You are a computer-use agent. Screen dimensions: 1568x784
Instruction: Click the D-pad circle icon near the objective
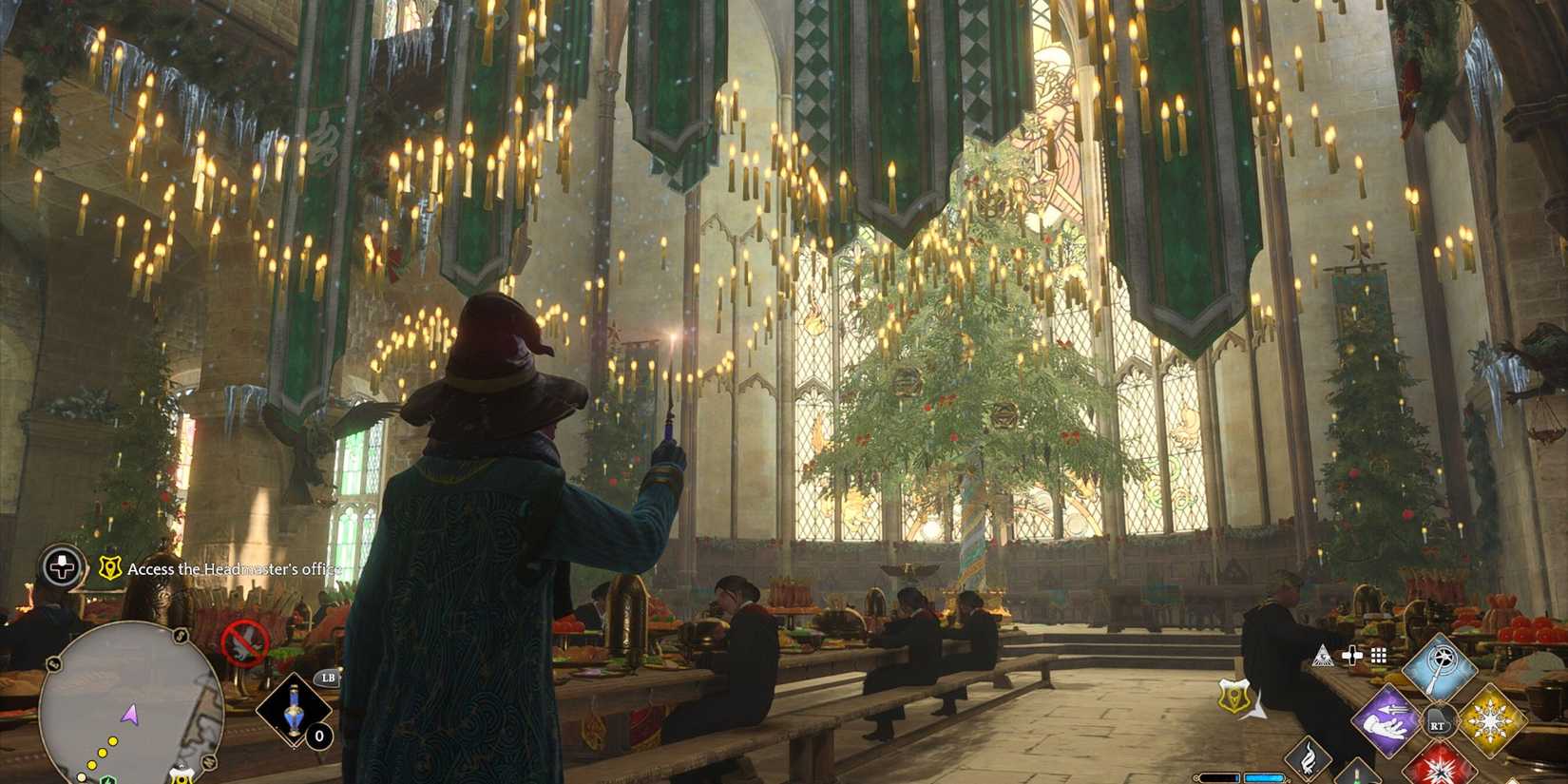61,567
